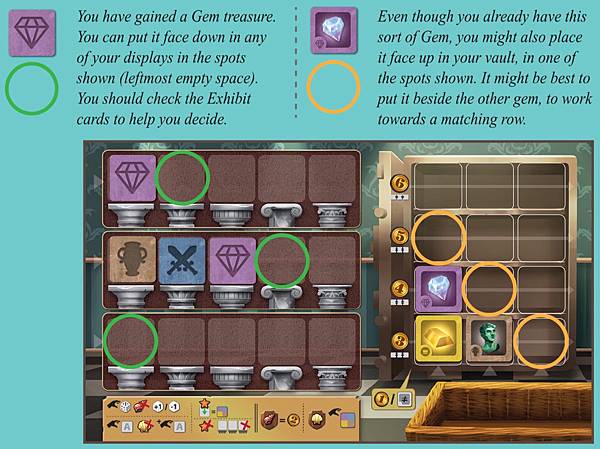600x449 pixels.
Task: Select the gem tile above the vase tile
Action: [131, 177]
